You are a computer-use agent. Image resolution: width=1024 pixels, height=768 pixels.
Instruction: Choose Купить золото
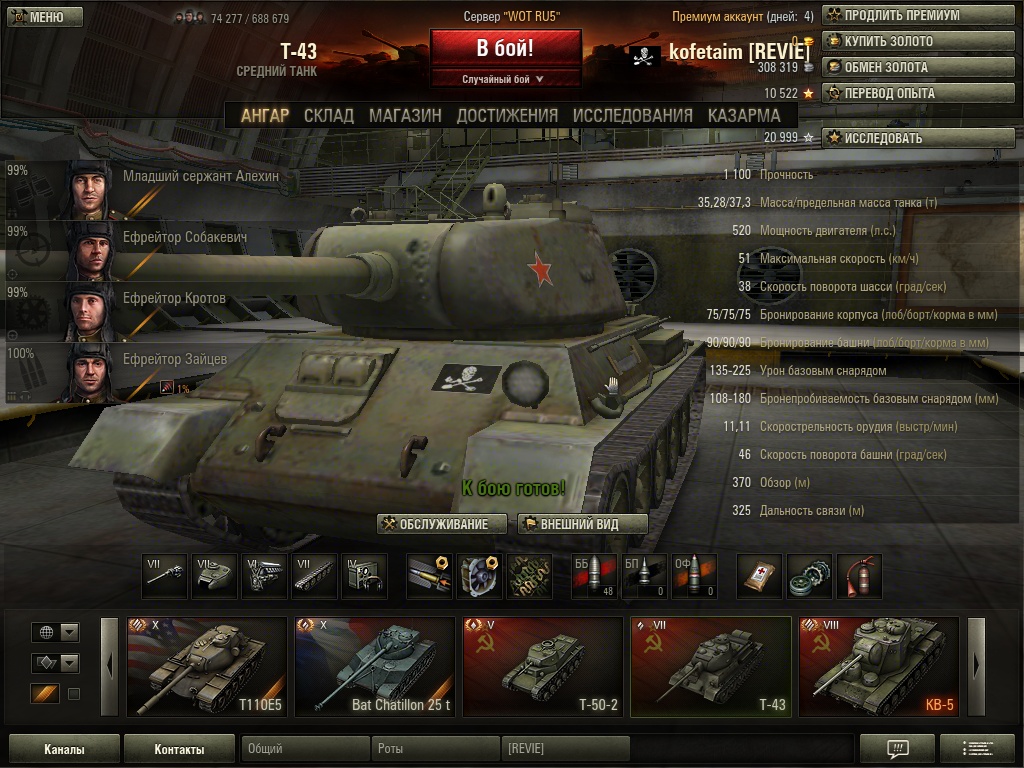917,42
